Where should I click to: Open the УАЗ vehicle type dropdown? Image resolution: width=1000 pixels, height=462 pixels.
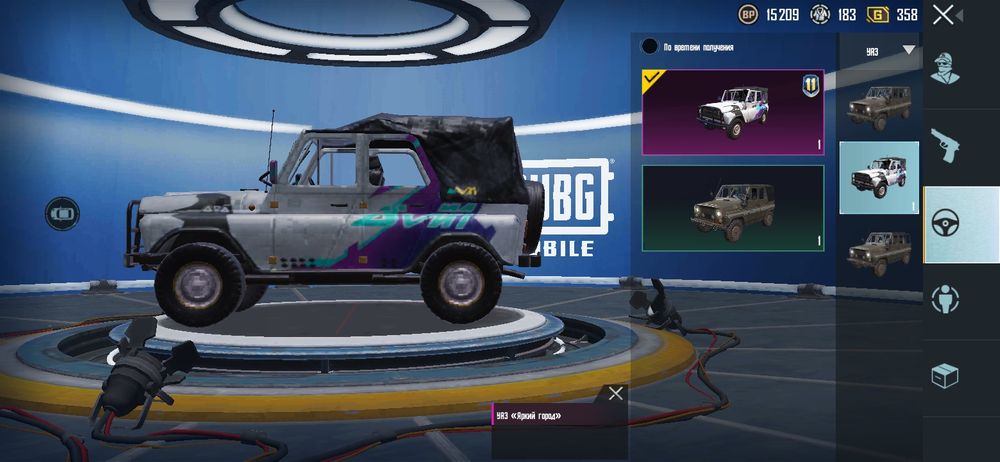tap(908, 50)
